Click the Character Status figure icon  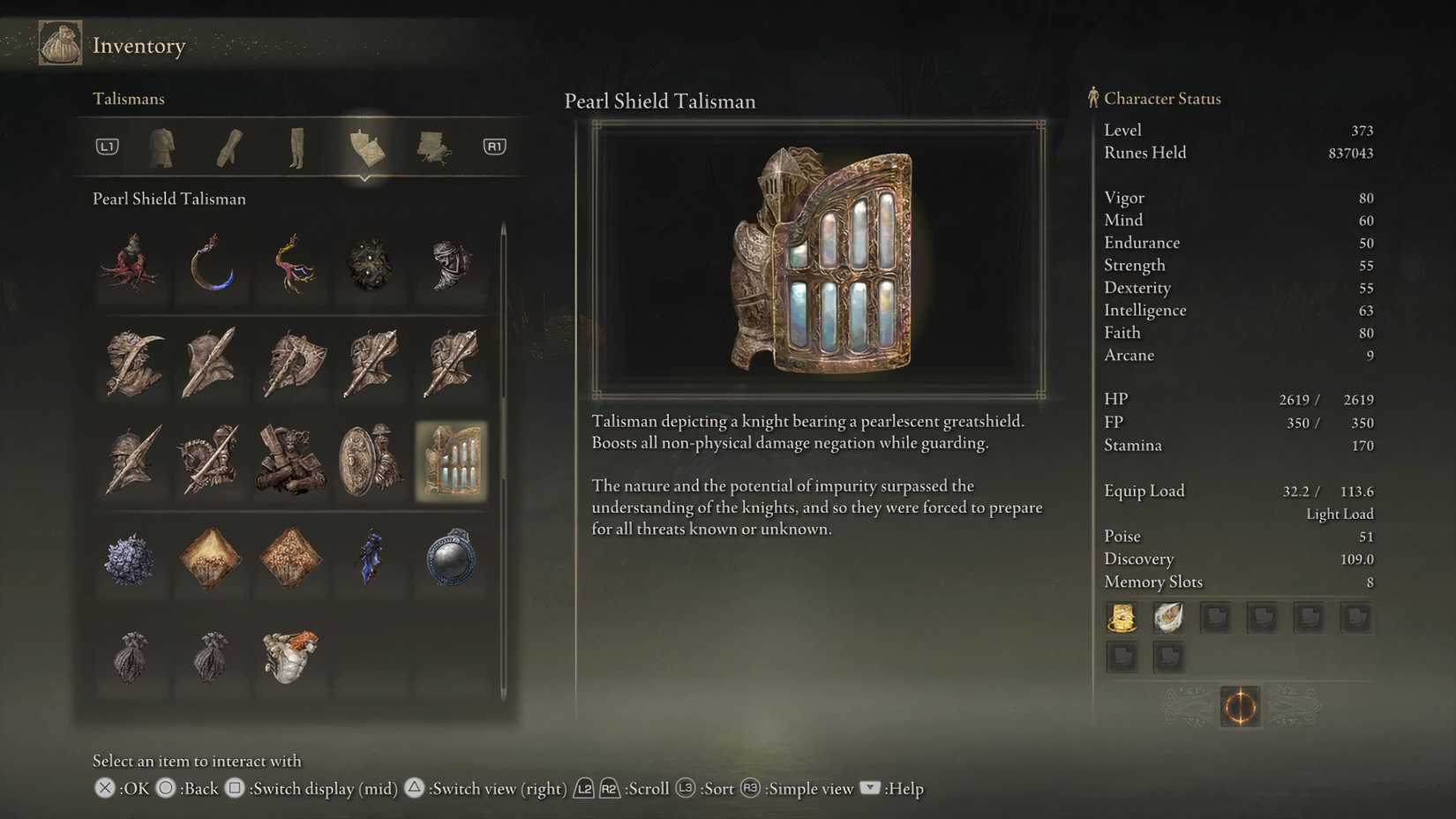(1092, 97)
